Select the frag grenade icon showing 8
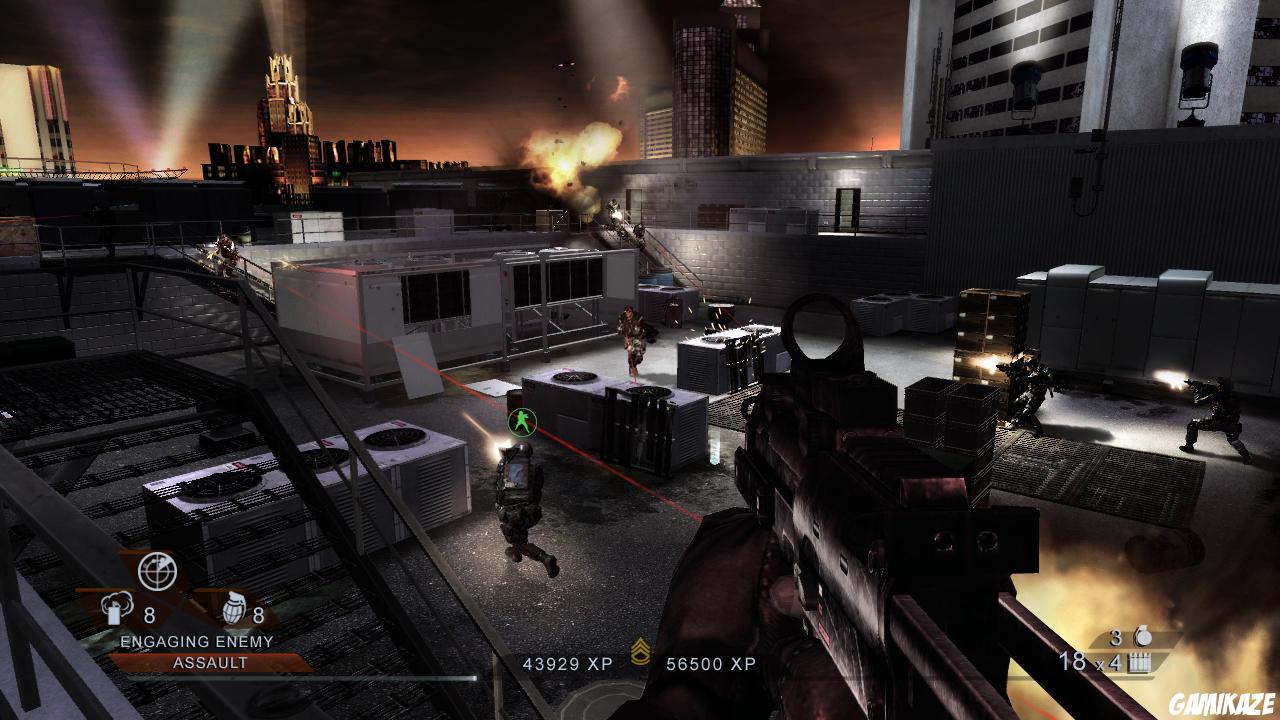This screenshot has height=720, width=1280. click(x=233, y=610)
